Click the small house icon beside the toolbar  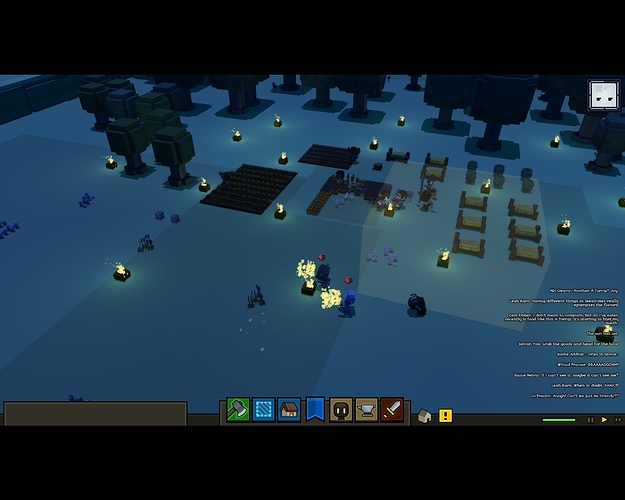(425, 415)
